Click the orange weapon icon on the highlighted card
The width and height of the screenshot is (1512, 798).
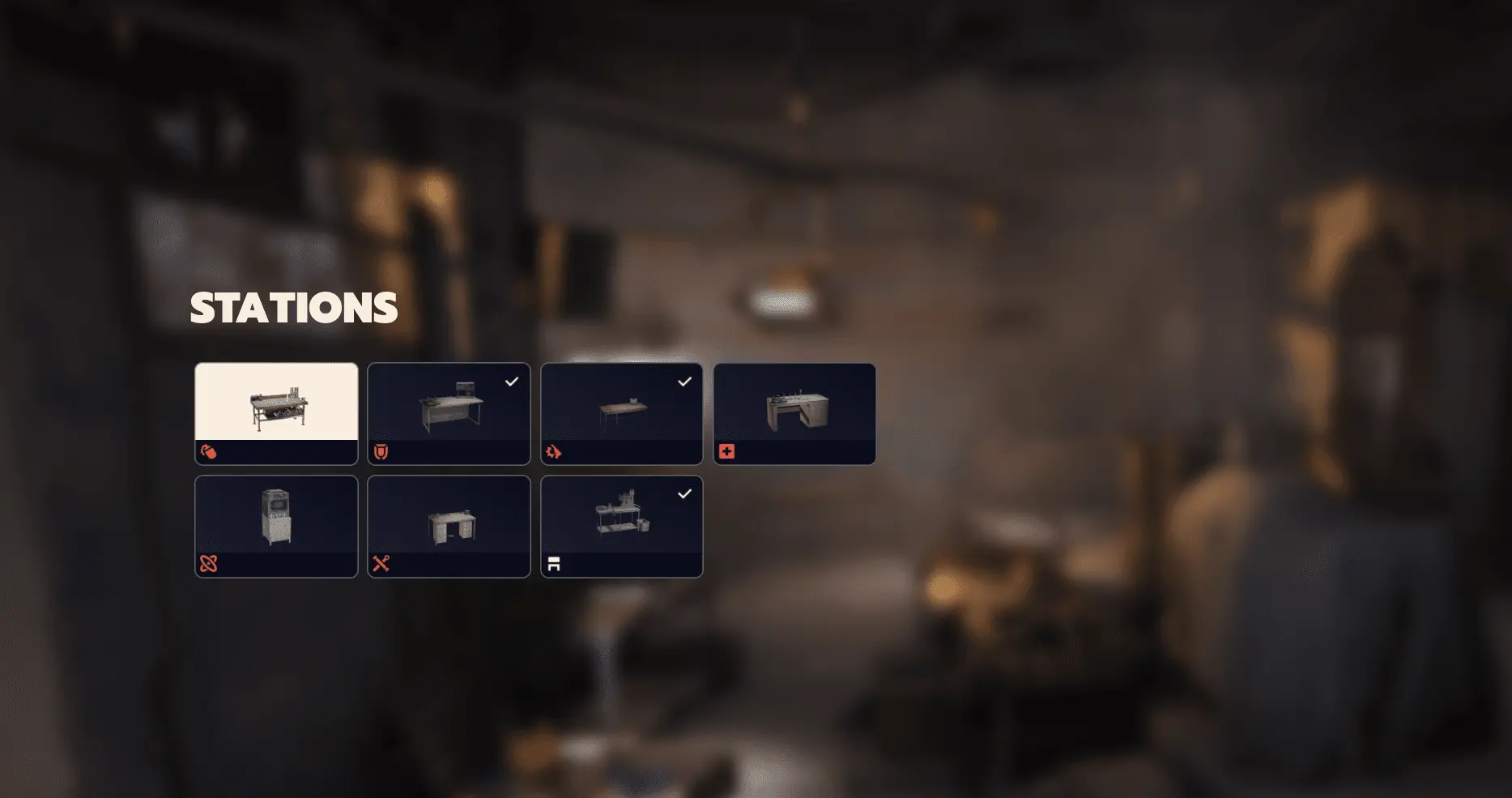click(210, 452)
